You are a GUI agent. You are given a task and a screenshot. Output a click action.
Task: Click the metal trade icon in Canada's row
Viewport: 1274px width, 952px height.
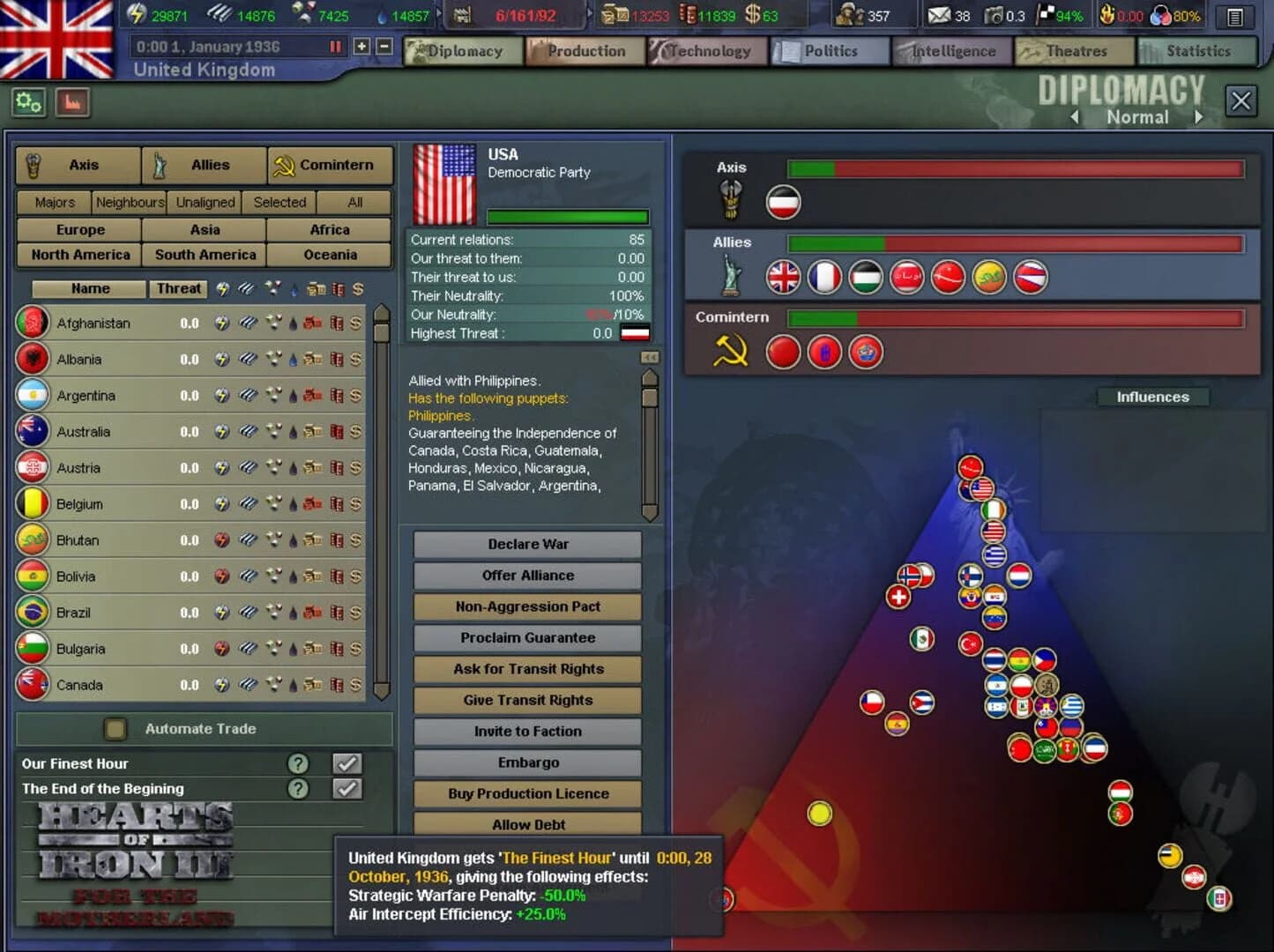click(247, 685)
